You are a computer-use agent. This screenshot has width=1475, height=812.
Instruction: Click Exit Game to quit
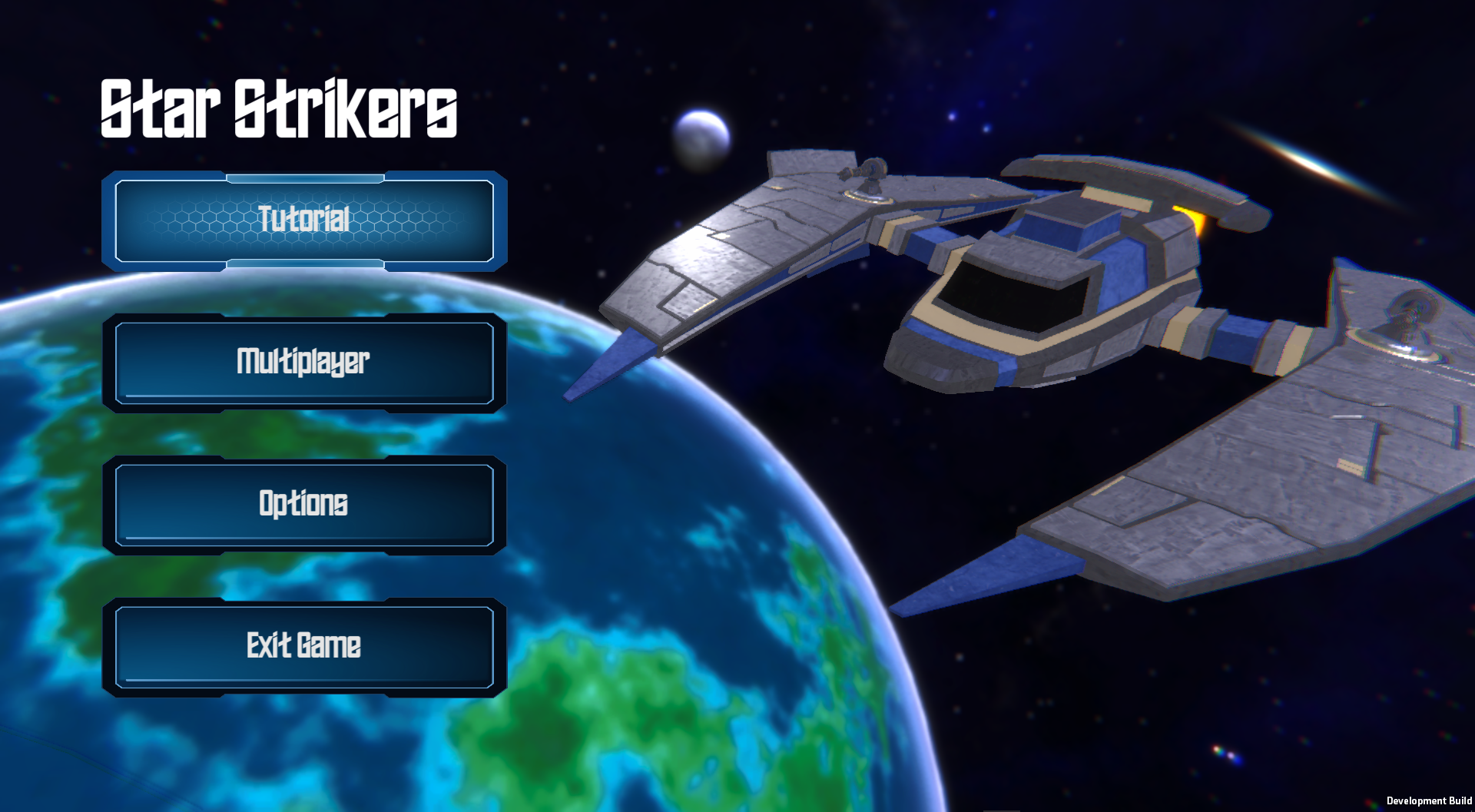point(303,647)
